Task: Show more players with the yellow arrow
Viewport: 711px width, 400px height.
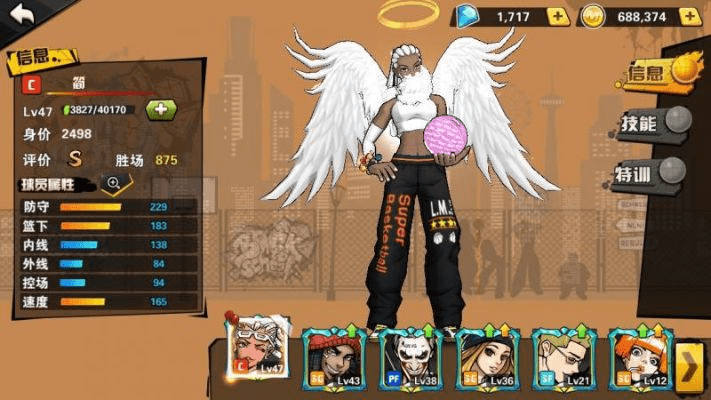Action: [x=690, y=366]
